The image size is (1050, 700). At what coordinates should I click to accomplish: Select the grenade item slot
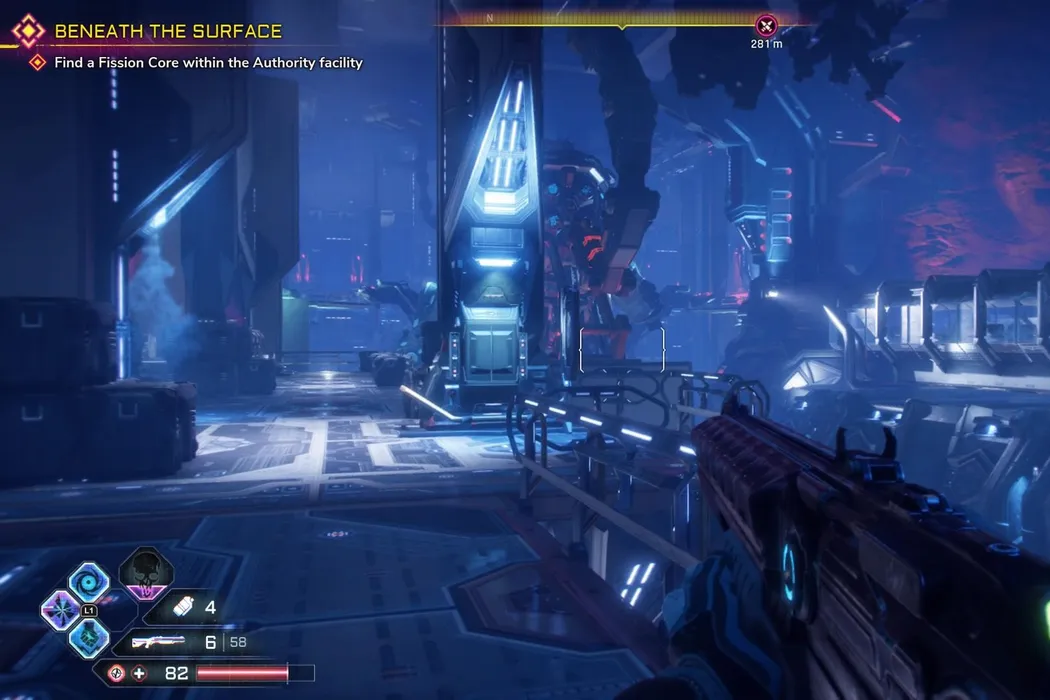point(183,607)
